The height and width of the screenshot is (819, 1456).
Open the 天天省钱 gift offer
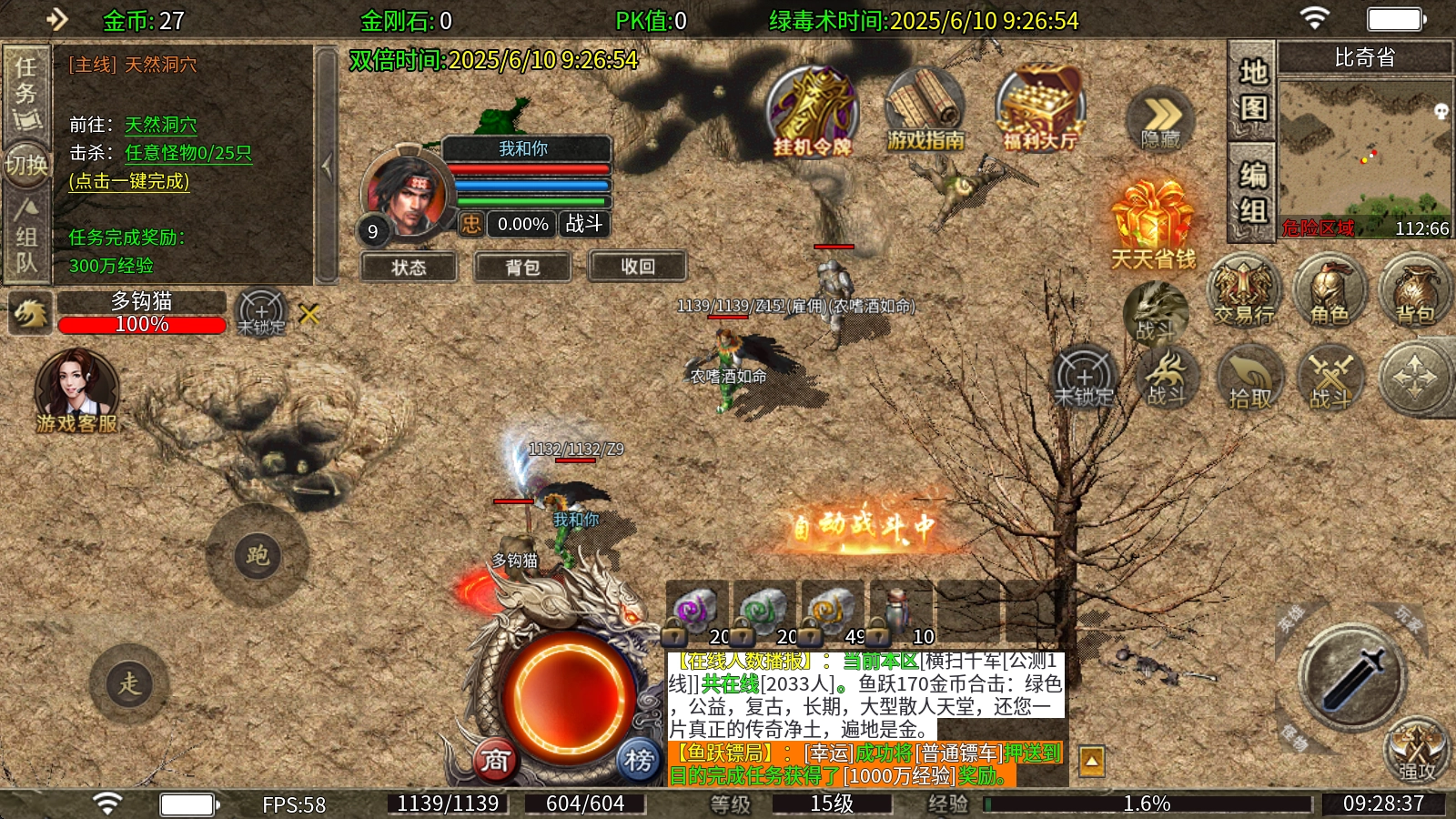(1152, 225)
